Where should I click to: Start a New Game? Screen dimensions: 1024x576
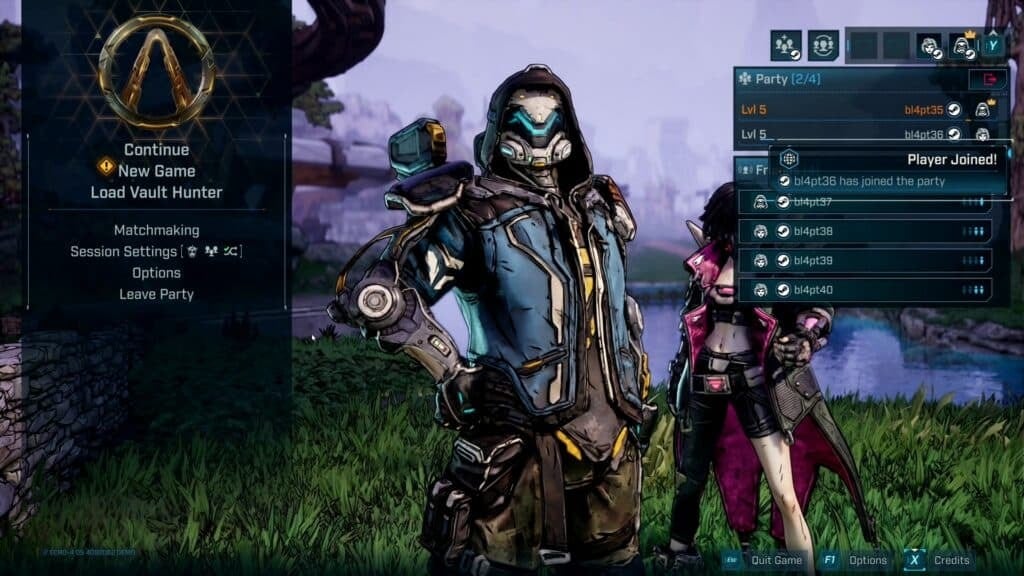(156, 171)
